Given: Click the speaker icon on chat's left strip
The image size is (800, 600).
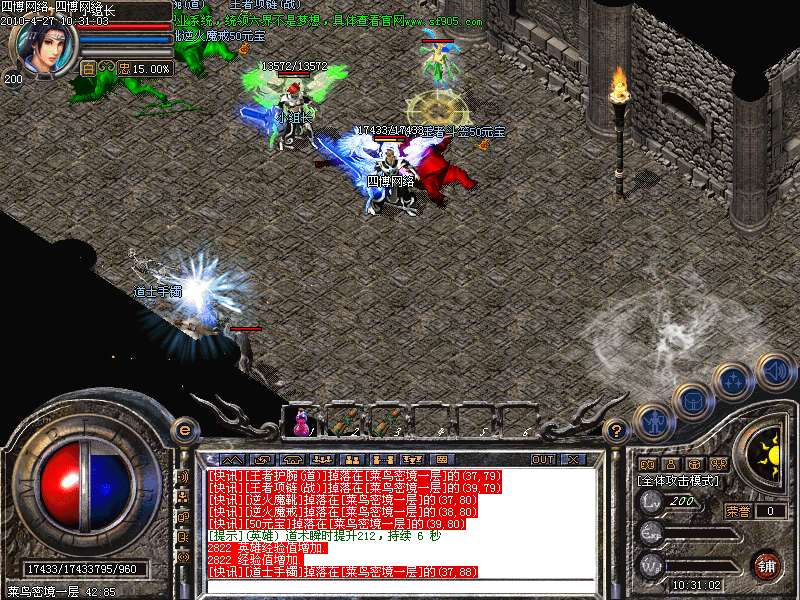Looking at the screenshot, I should click(183, 477).
